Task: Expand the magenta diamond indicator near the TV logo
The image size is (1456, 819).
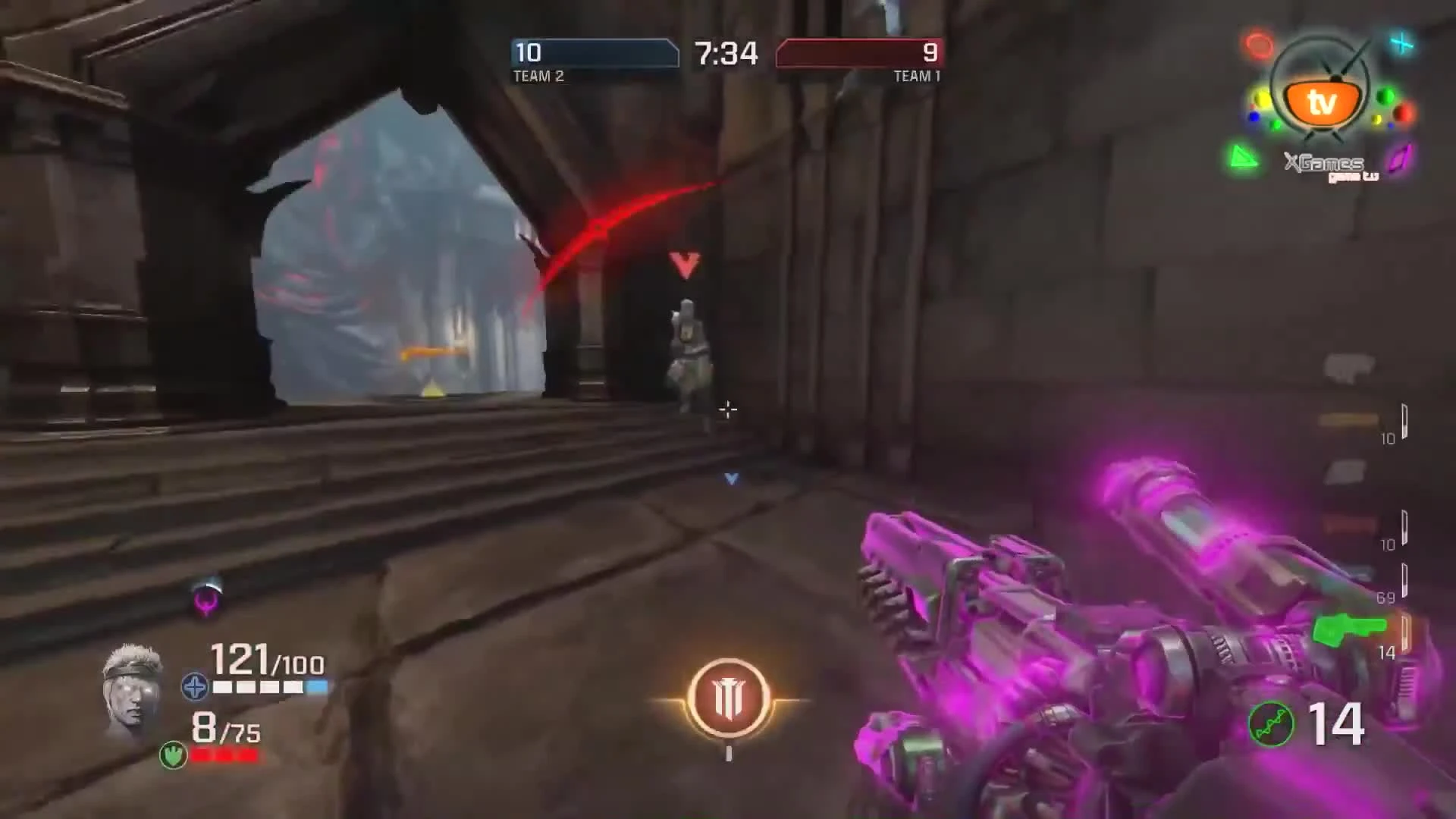Action: (1401, 158)
